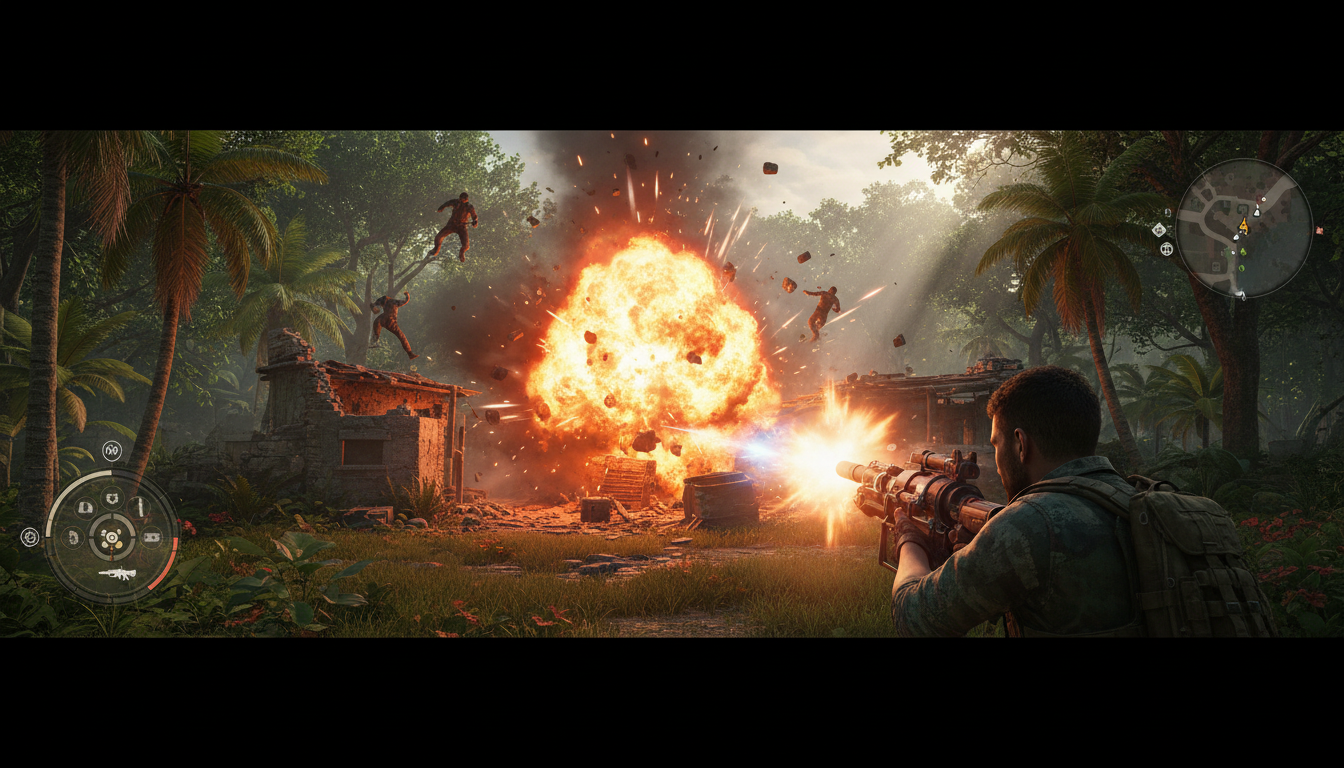Click the green loot marker on the minimap

click(1242, 251)
